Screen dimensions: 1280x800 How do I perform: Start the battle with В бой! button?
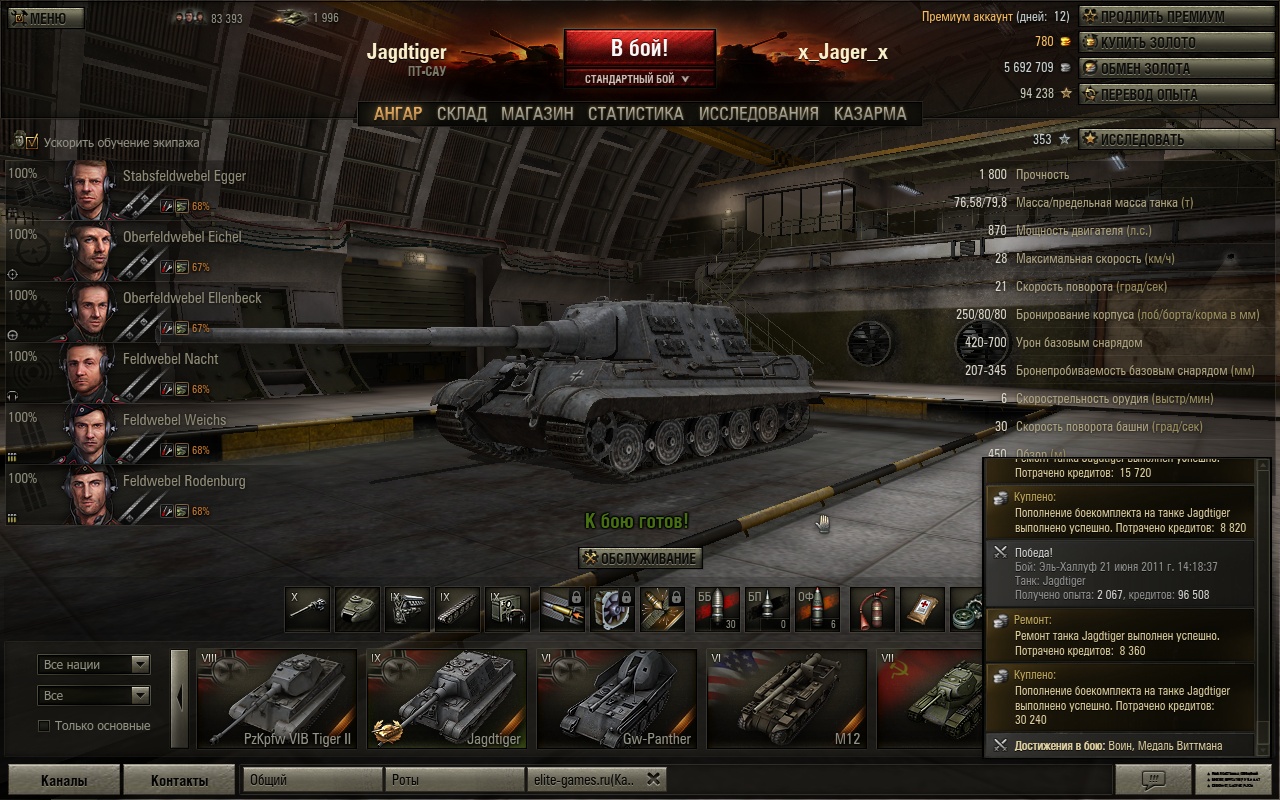coord(639,48)
